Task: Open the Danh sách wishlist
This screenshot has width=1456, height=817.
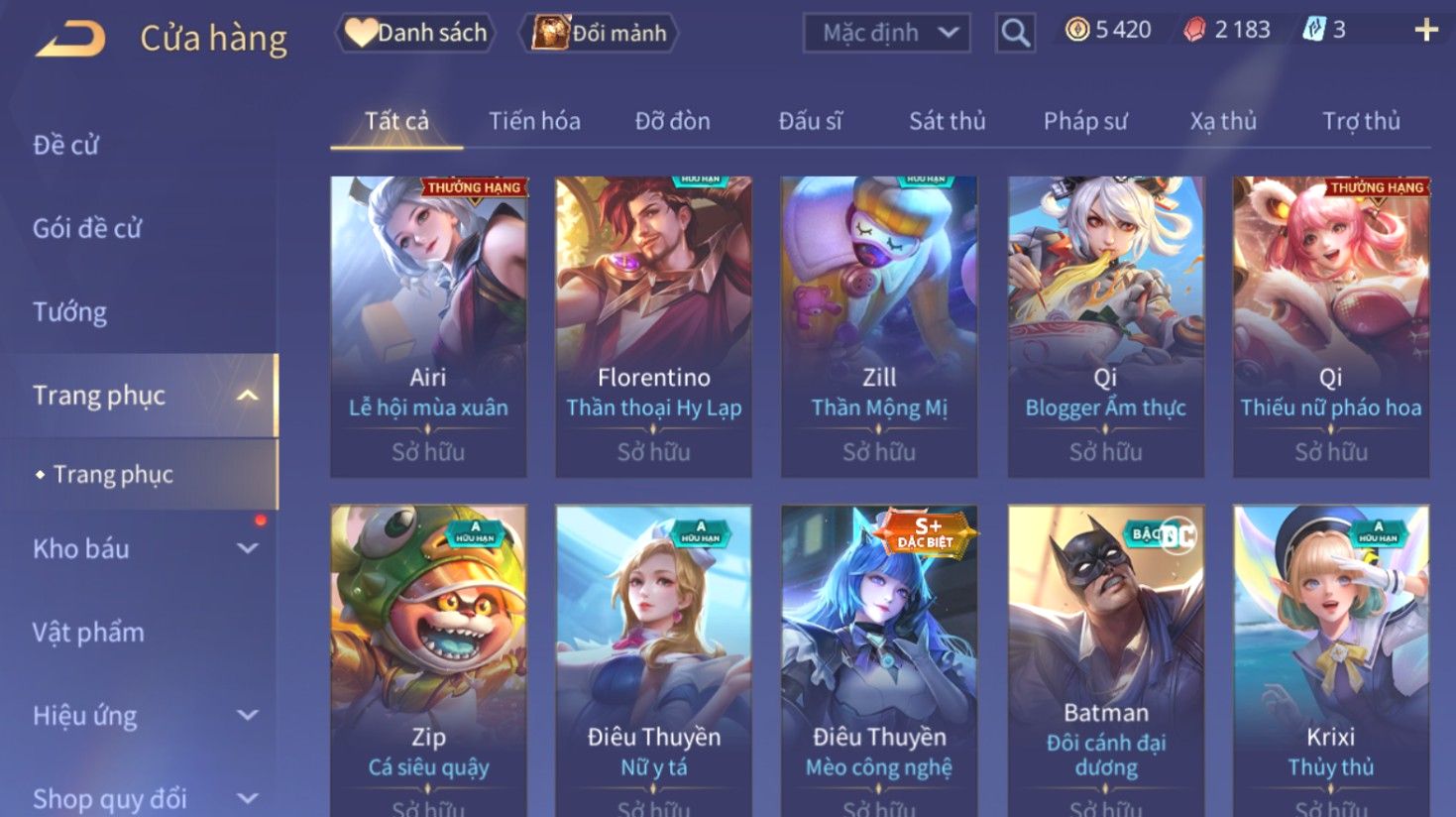Action: (416, 33)
